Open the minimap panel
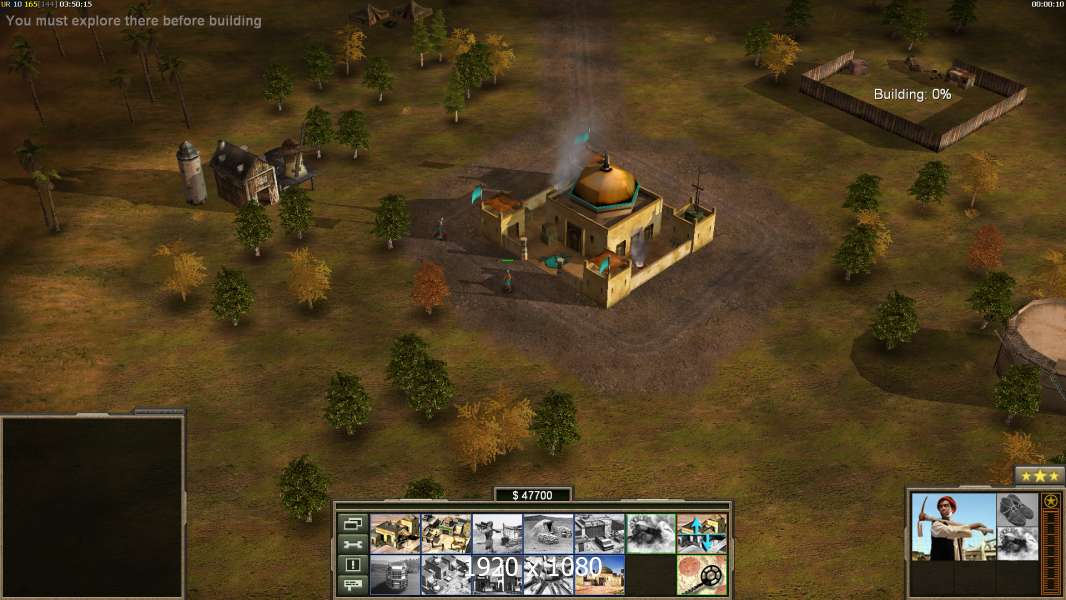 [92, 506]
